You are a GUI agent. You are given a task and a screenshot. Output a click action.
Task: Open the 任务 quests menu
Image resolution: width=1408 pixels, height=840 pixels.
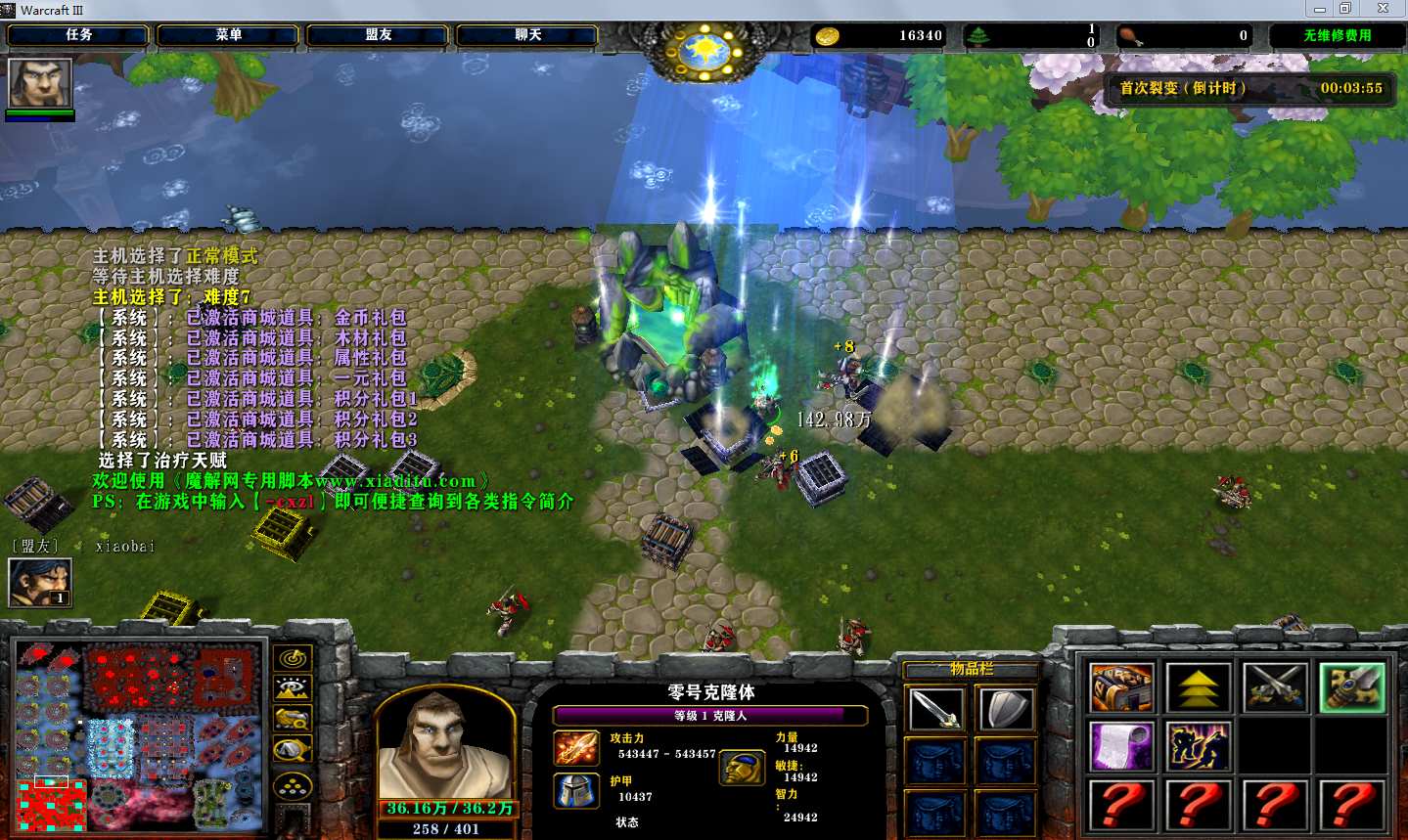click(78, 35)
